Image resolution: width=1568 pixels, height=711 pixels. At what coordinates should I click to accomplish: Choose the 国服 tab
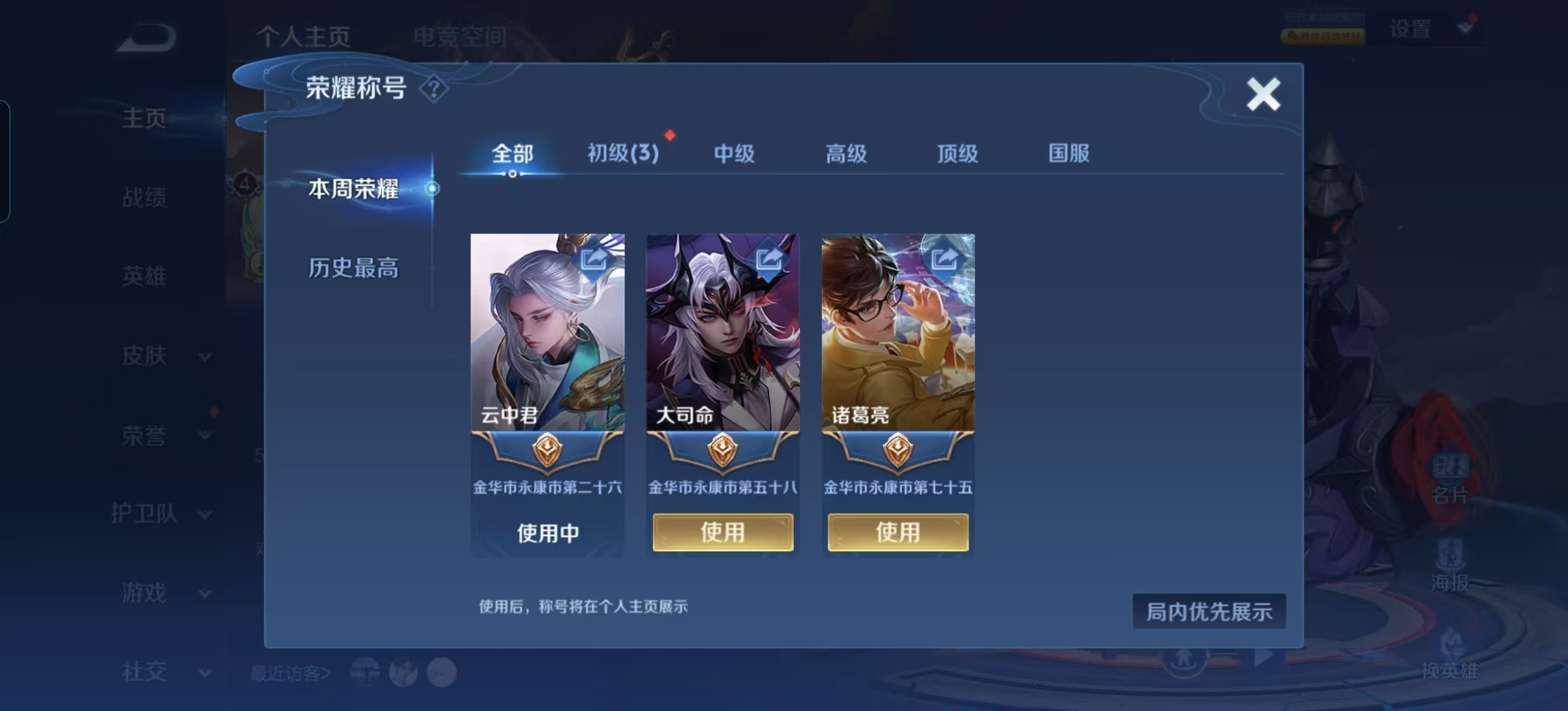1068,153
